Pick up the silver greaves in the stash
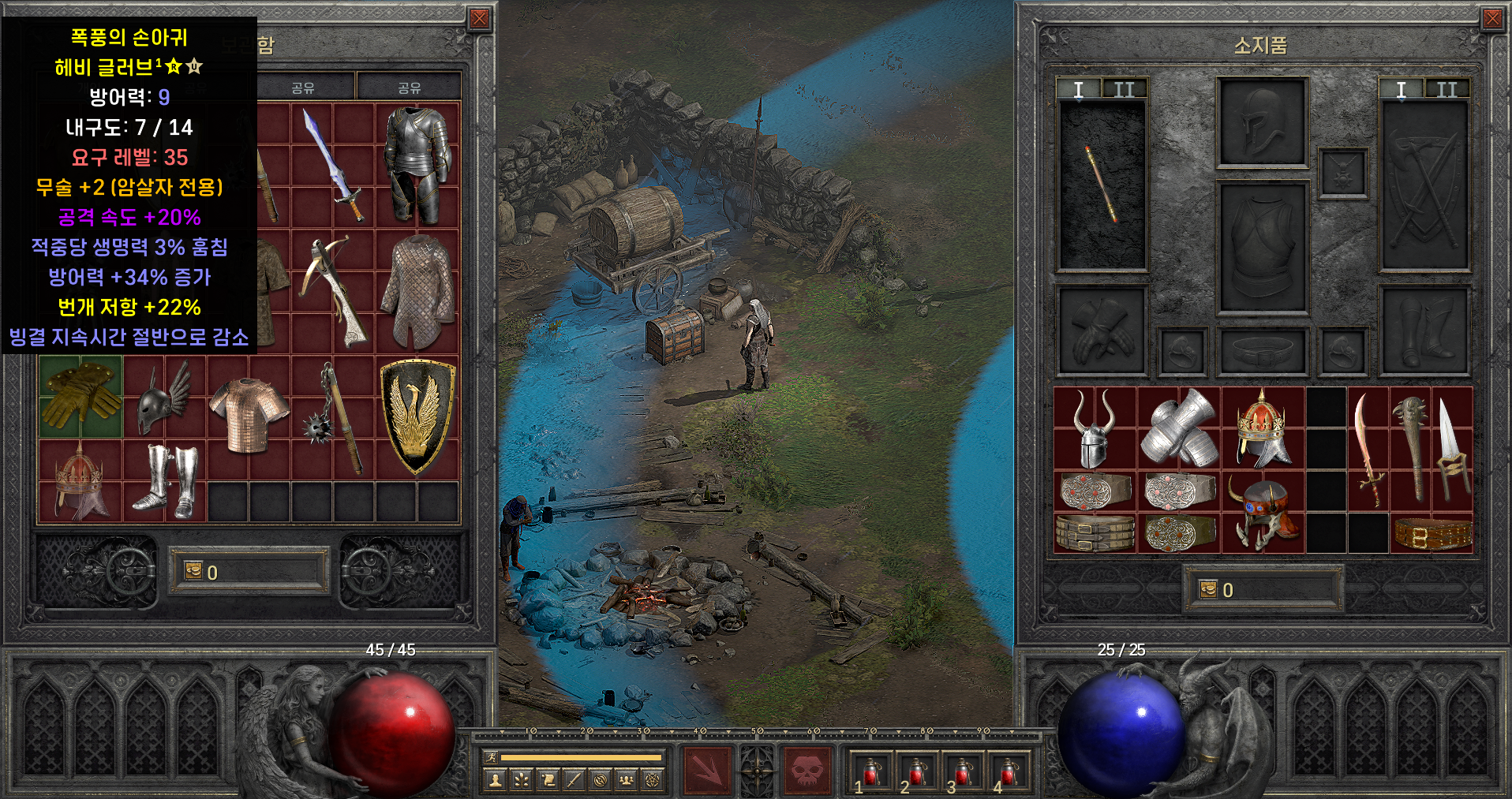Viewport: 1512px width, 799px height. tap(164, 480)
